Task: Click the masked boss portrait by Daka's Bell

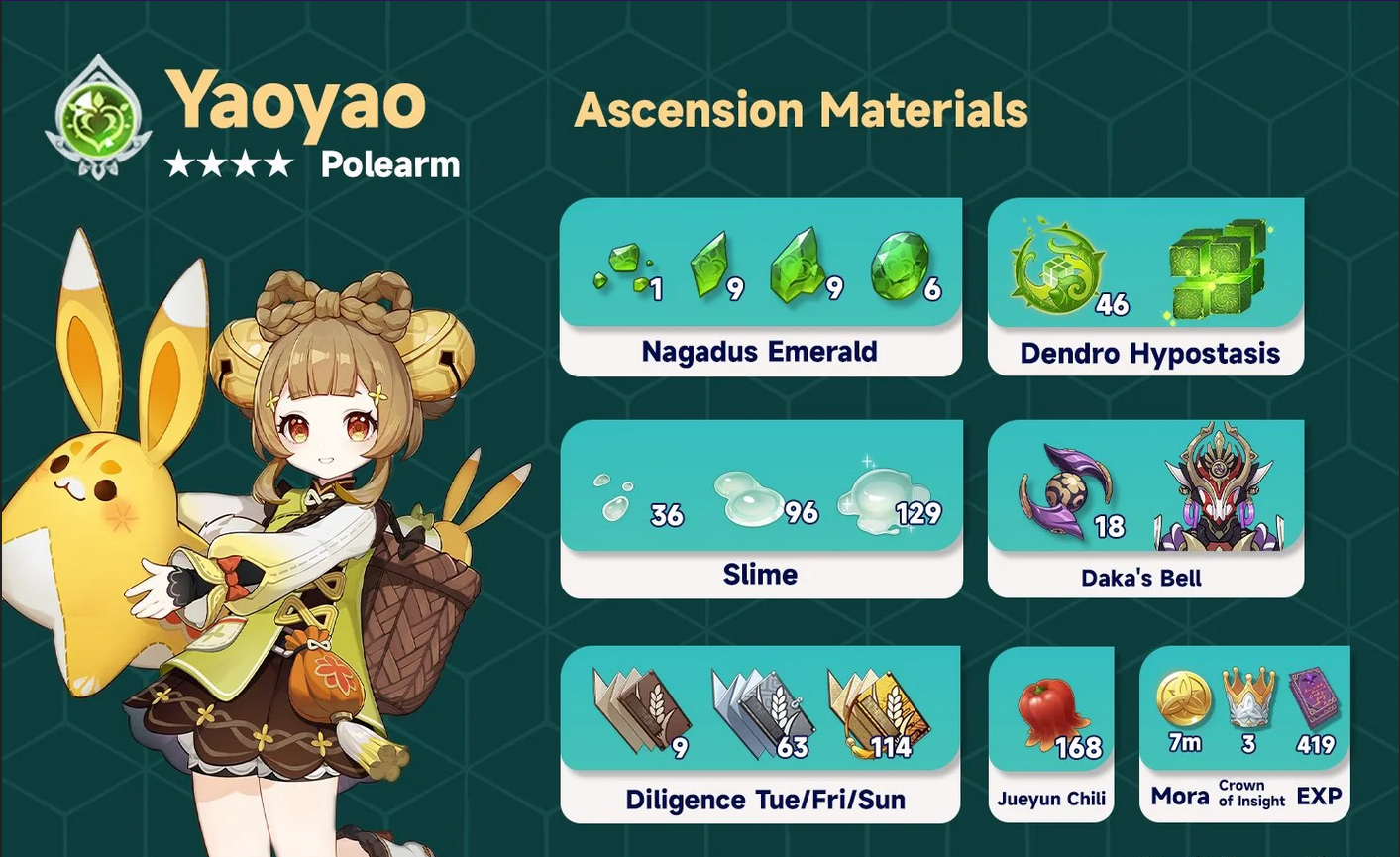Action: pyautogui.click(x=1220, y=489)
